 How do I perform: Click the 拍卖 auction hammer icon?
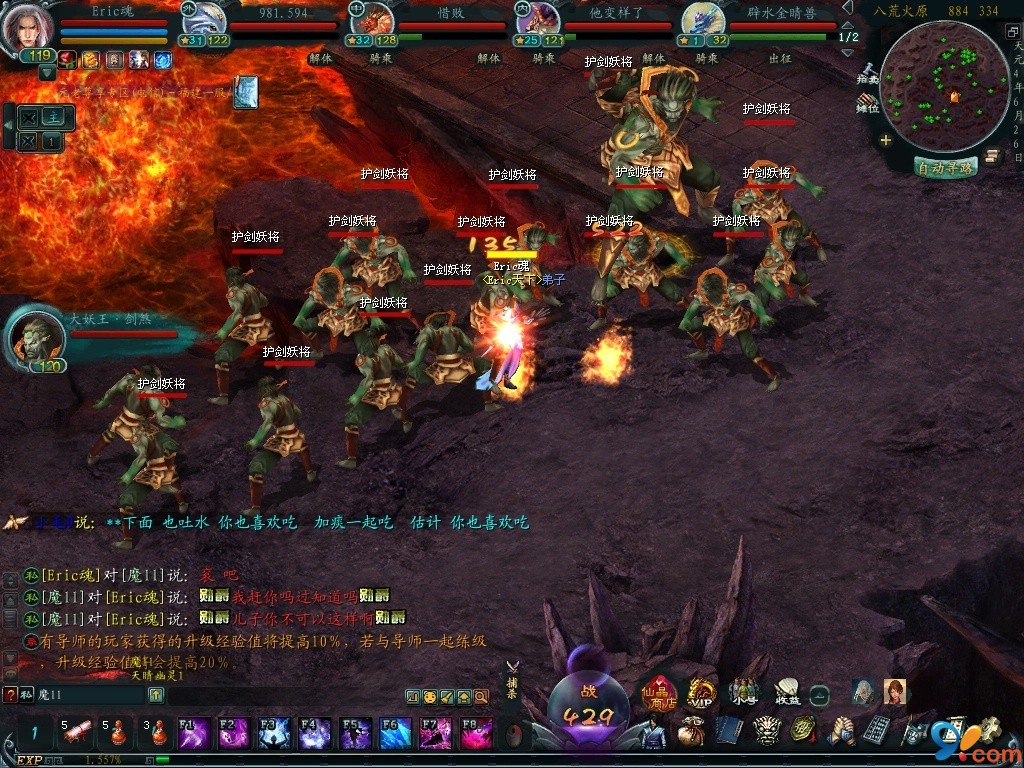point(867,71)
